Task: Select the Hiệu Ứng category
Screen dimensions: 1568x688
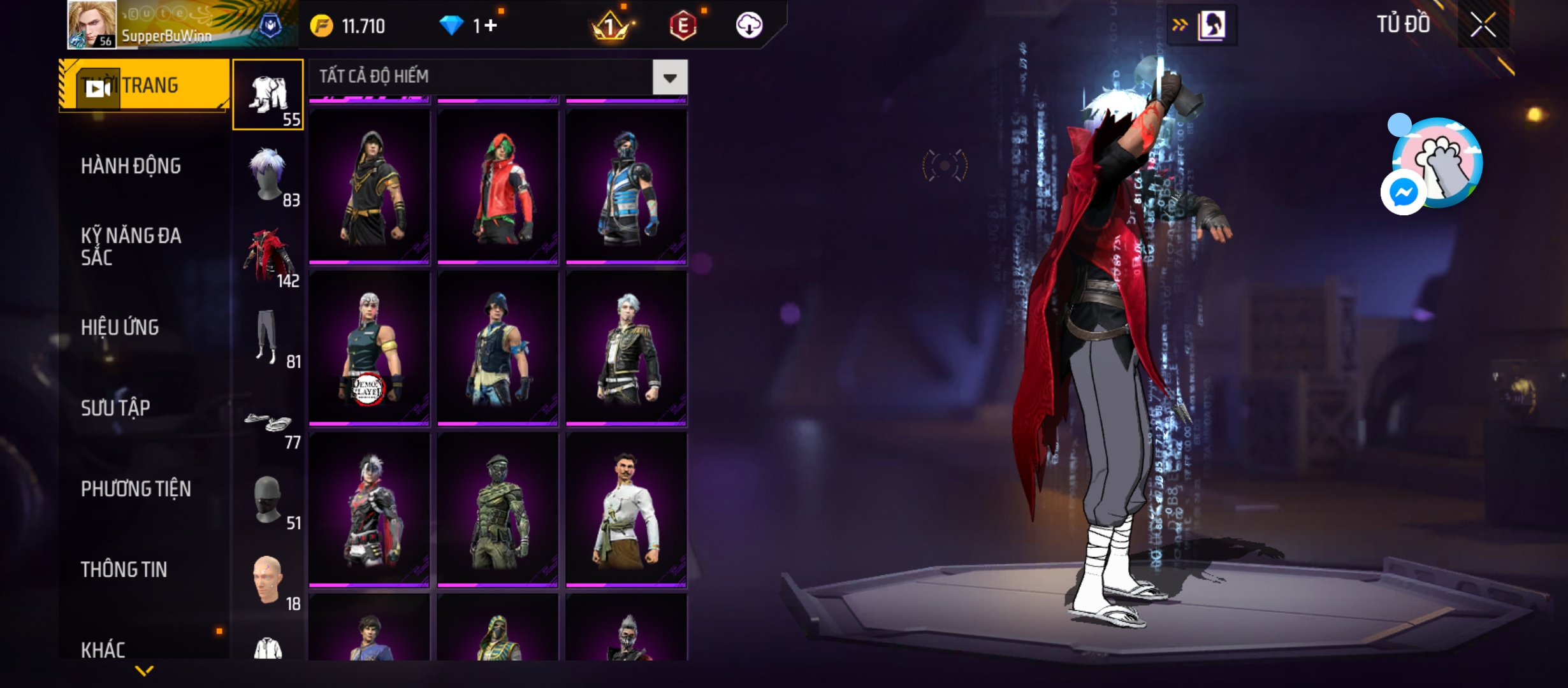Action: (120, 327)
